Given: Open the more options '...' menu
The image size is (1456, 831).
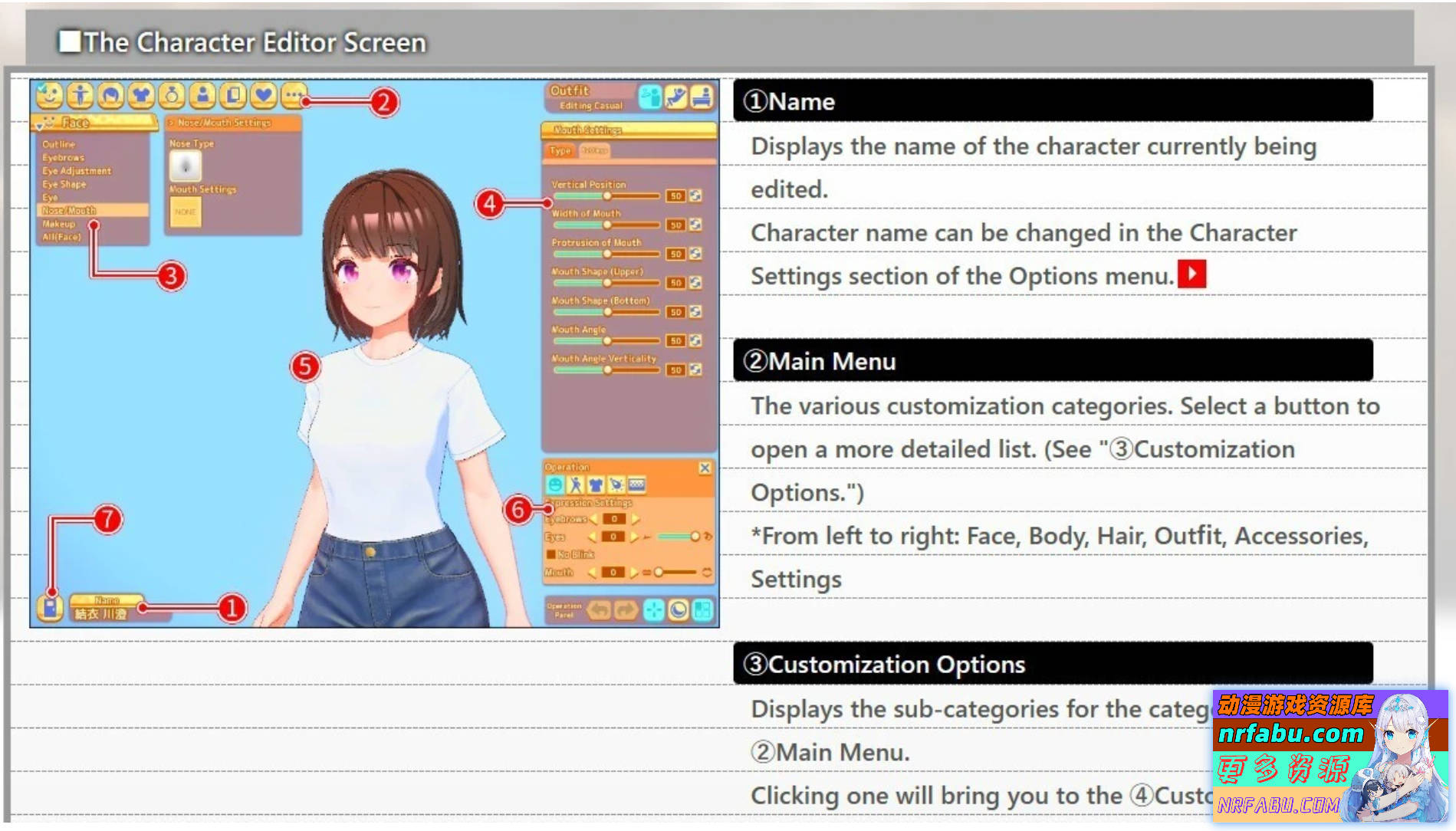Looking at the screenshot, I should 294,98.
